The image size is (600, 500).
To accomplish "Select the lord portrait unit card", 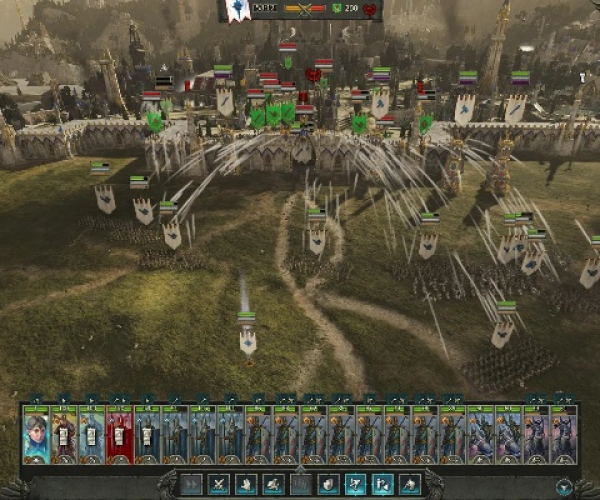I will [x=36, y=435].
